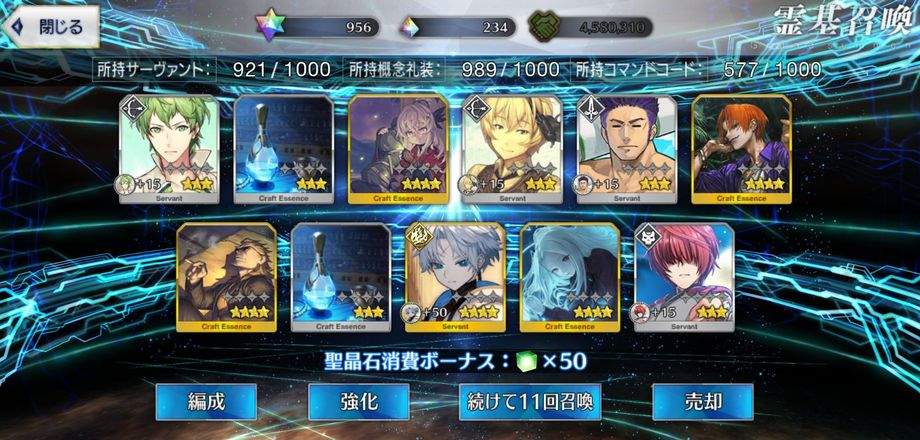
Task: Open the 編成 formation menu
Action: 206,402
